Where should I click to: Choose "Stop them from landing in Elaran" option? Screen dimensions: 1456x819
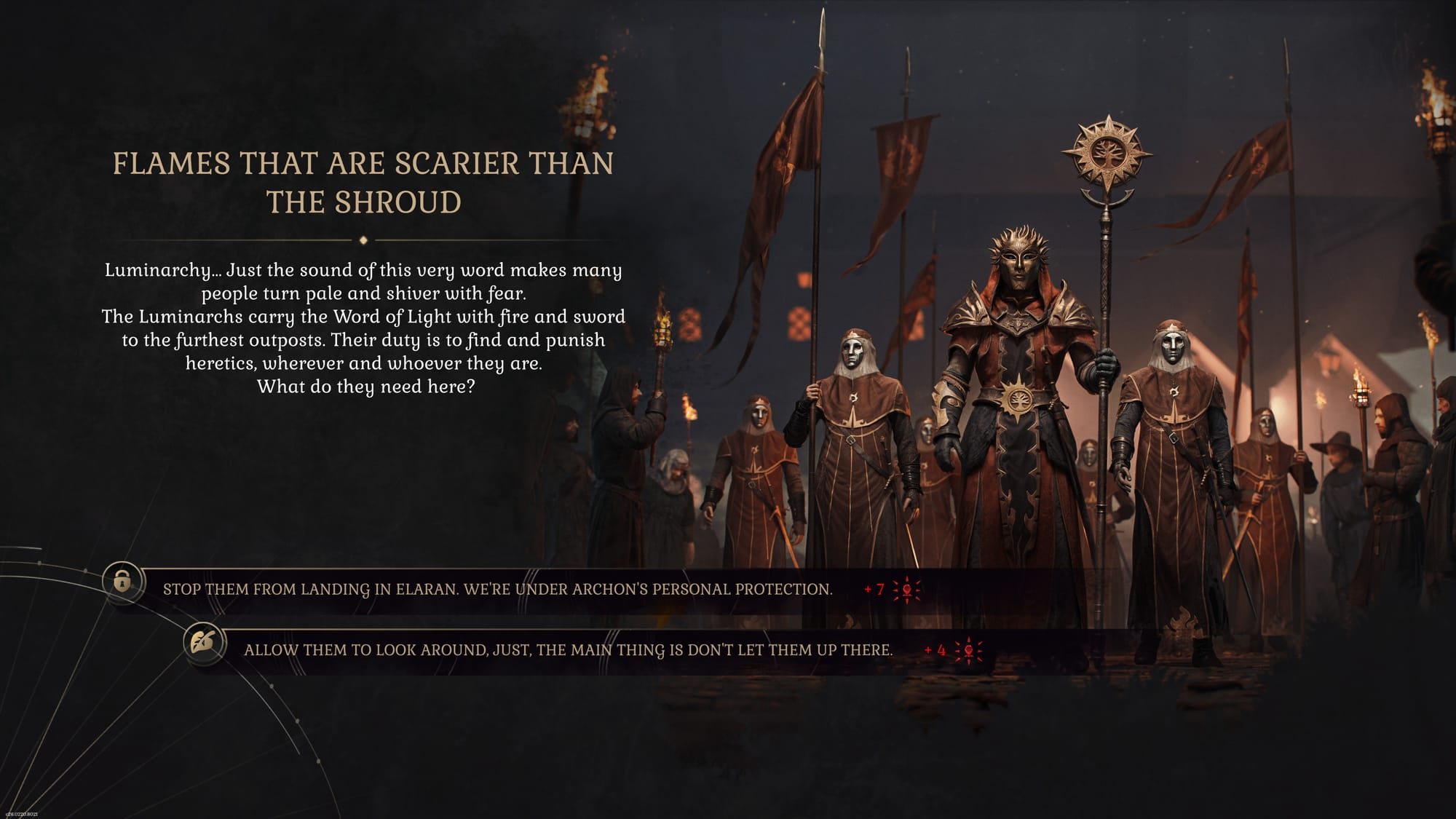click(497, 589)
